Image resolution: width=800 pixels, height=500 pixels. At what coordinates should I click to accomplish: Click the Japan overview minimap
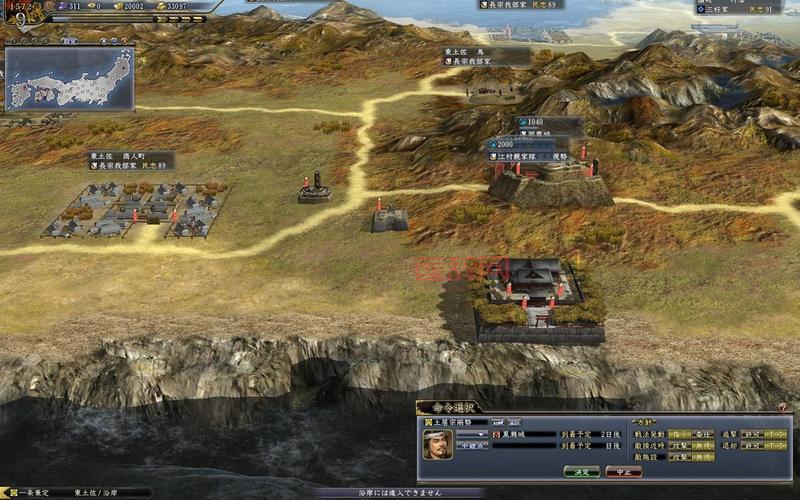[x=70, y=80]
